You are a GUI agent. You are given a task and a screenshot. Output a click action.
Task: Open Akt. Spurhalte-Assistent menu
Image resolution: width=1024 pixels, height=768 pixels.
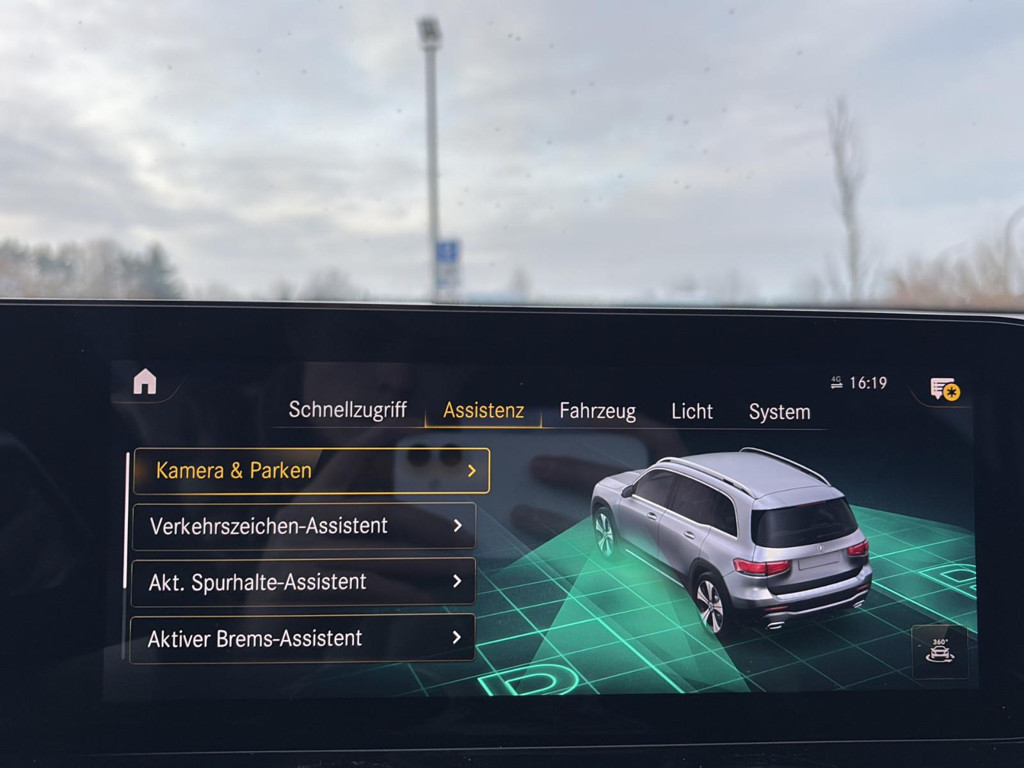pos(303,582)
